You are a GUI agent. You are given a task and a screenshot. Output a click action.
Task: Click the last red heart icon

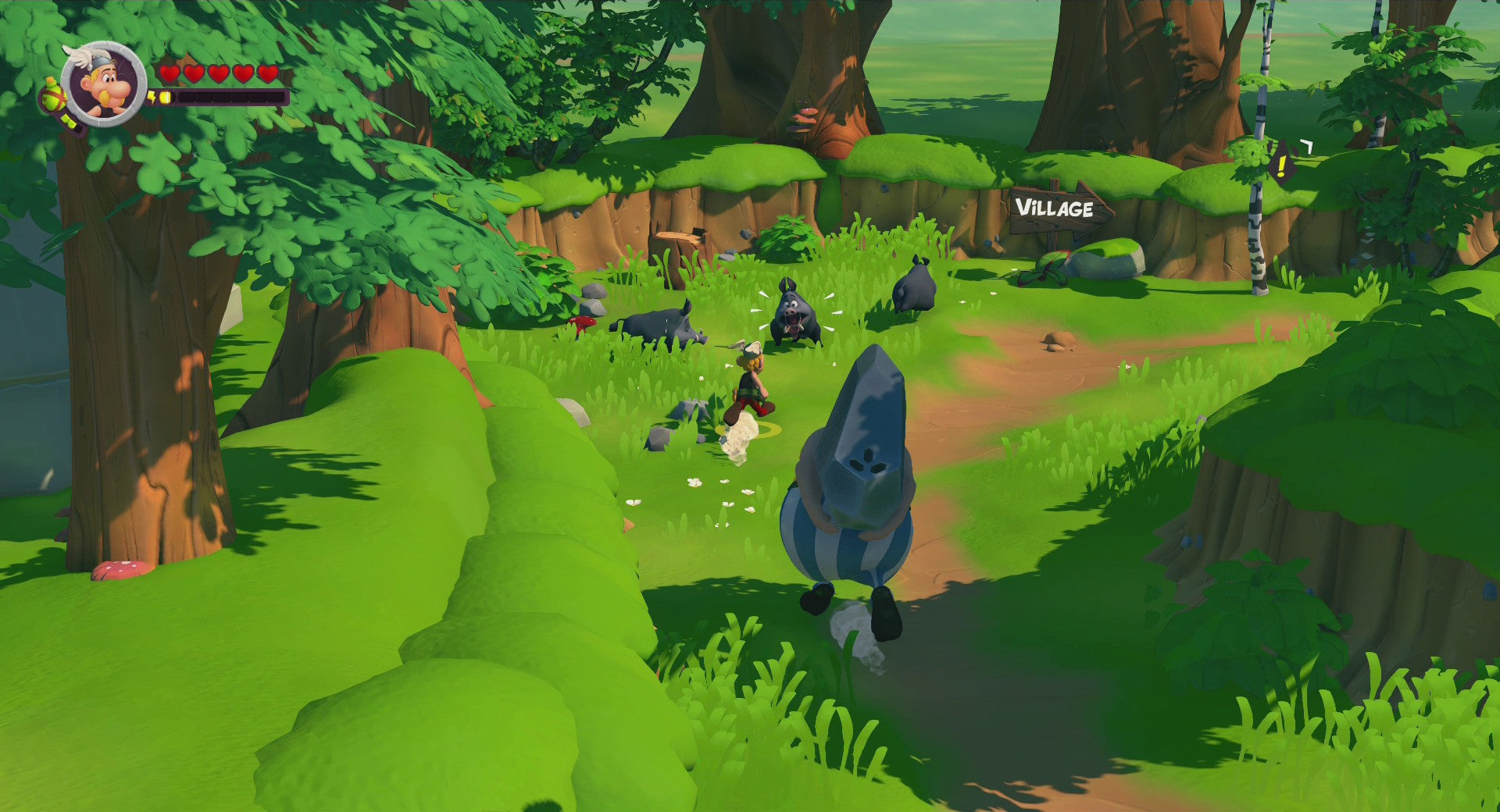point(266,73)
